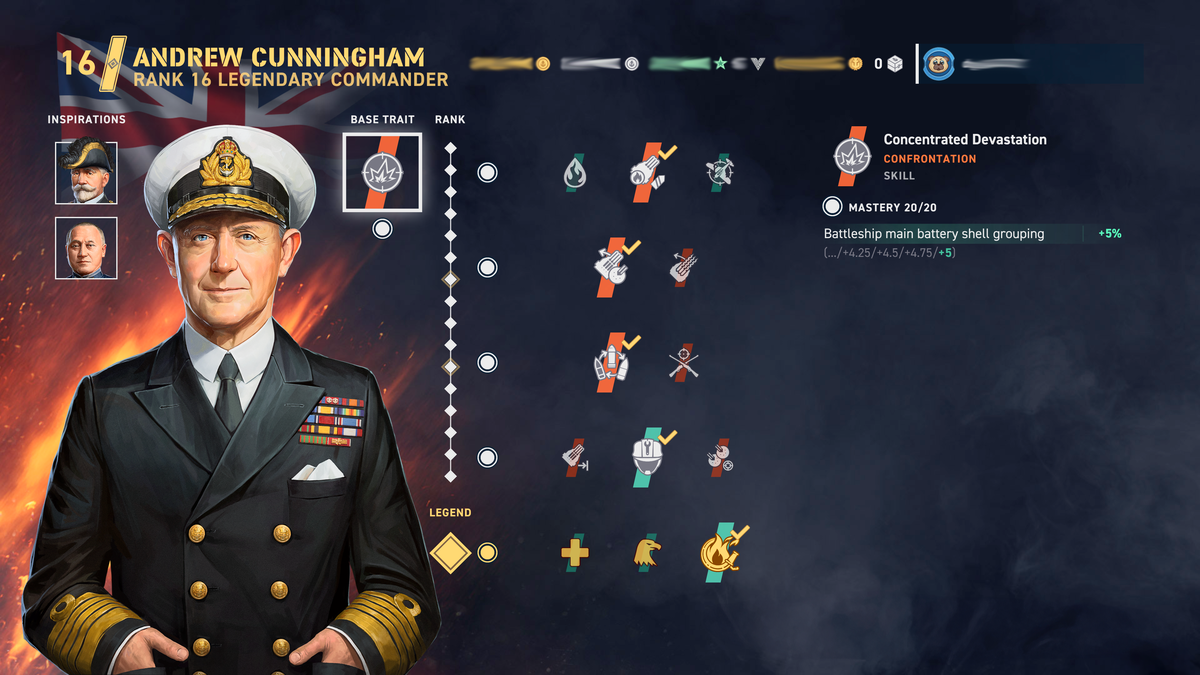The width and height of the screenshot is (1200, 675).
Task: Select the red turret barrels skill
Action: tap(684, 267)
